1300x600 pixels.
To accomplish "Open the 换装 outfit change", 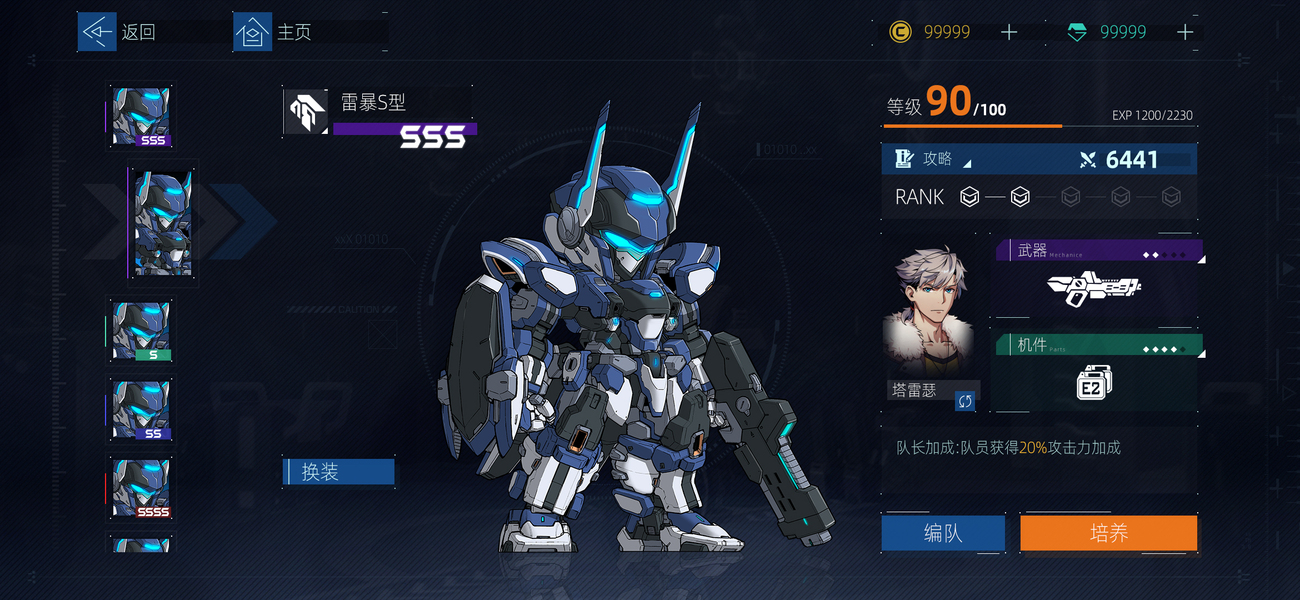I will (339, 472).
